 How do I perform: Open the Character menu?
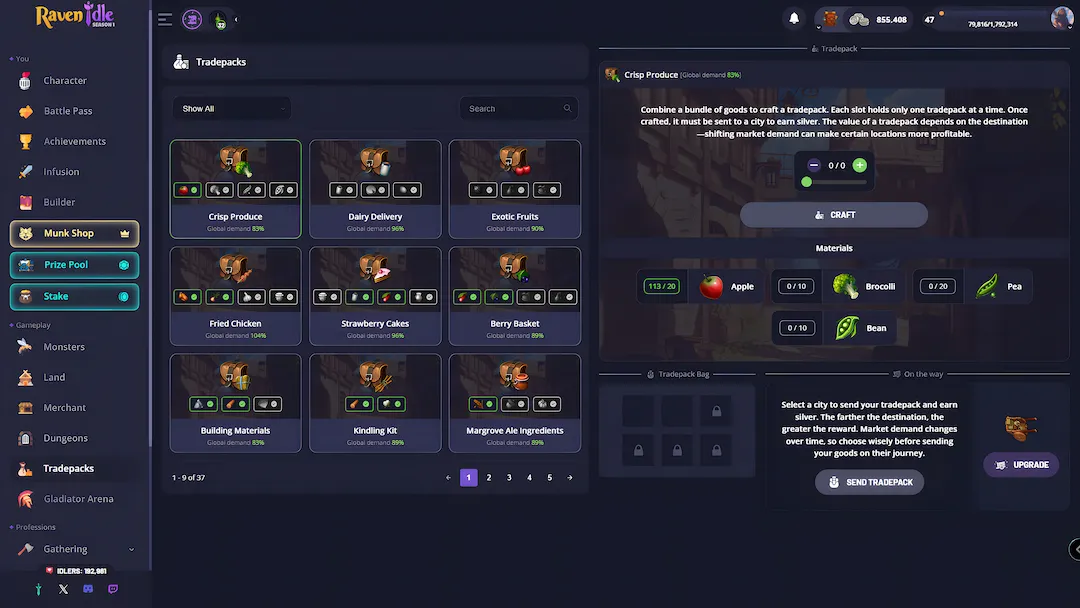64,81
